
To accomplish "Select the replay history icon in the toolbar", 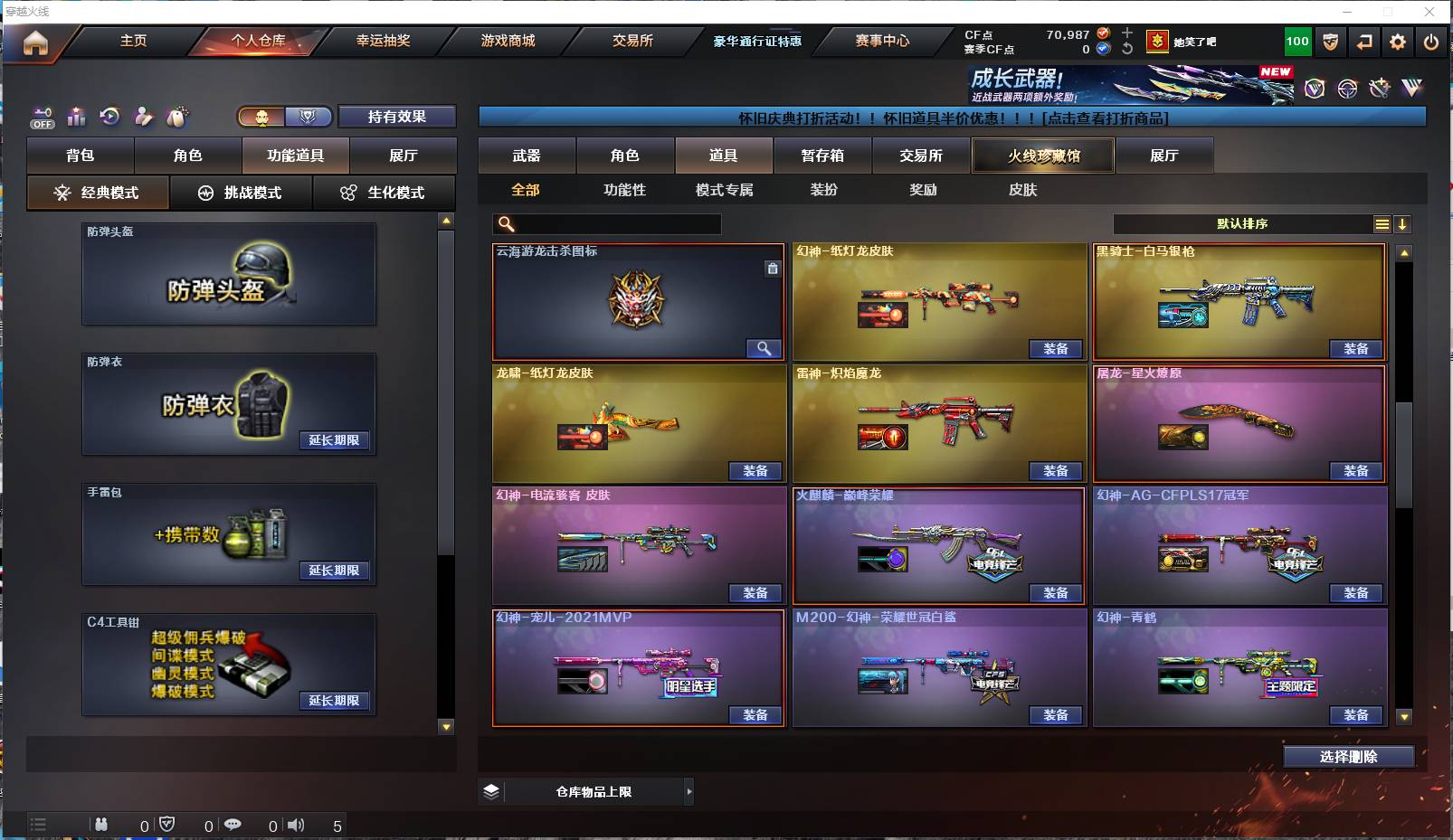I will (x=109, y=116).
